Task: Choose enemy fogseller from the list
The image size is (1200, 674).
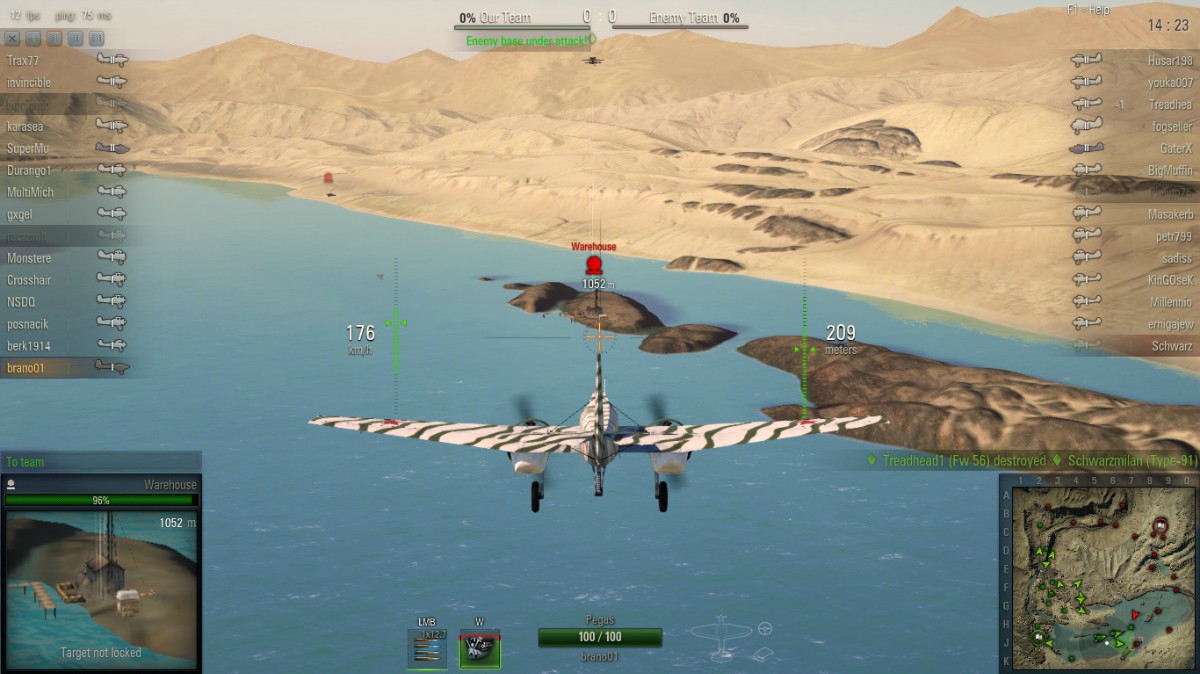Action: pyautogui.click(x=1171, y=127)
